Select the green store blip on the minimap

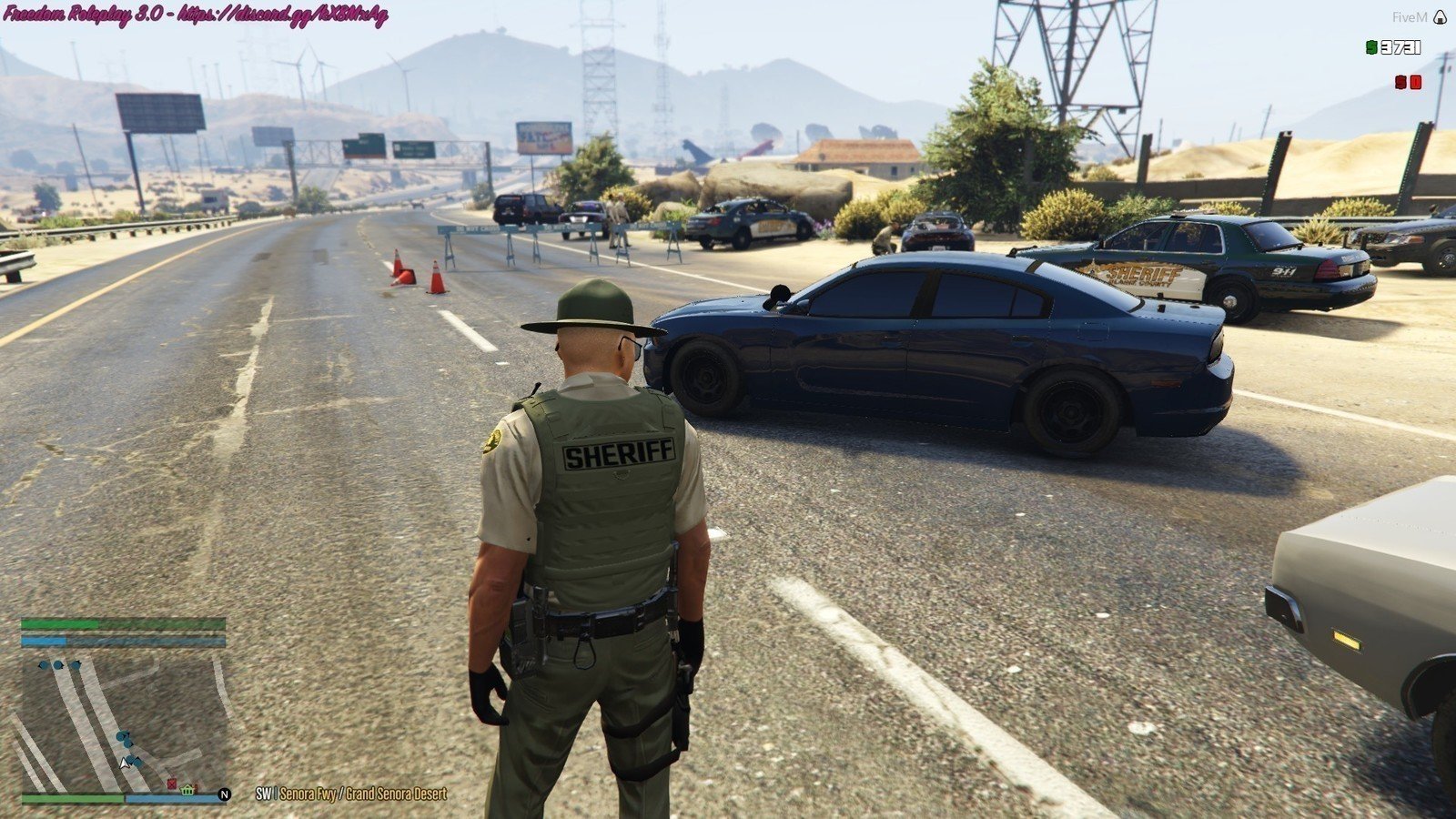click(x=187, y=789)
